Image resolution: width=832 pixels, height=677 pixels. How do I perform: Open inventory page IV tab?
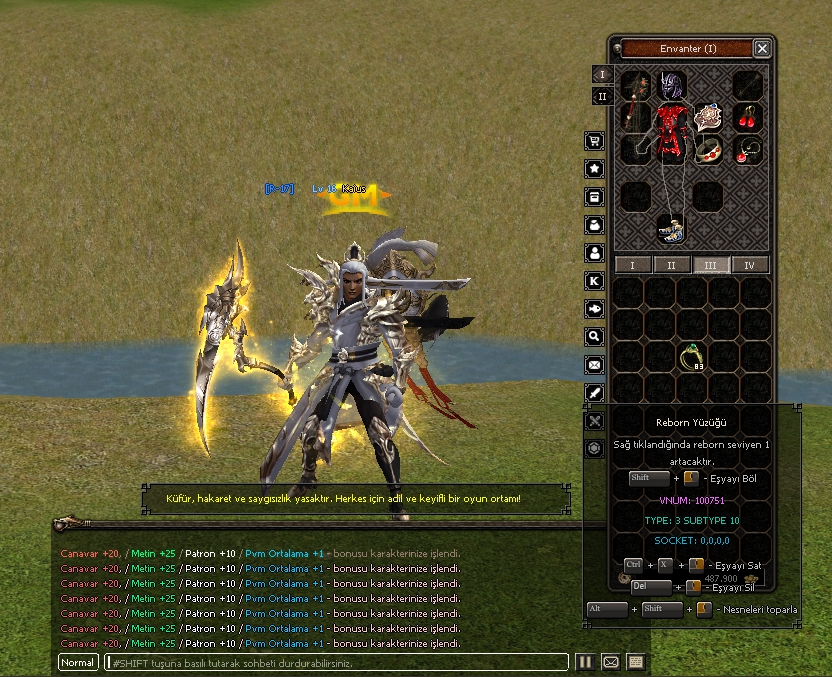tap(749, 265)
